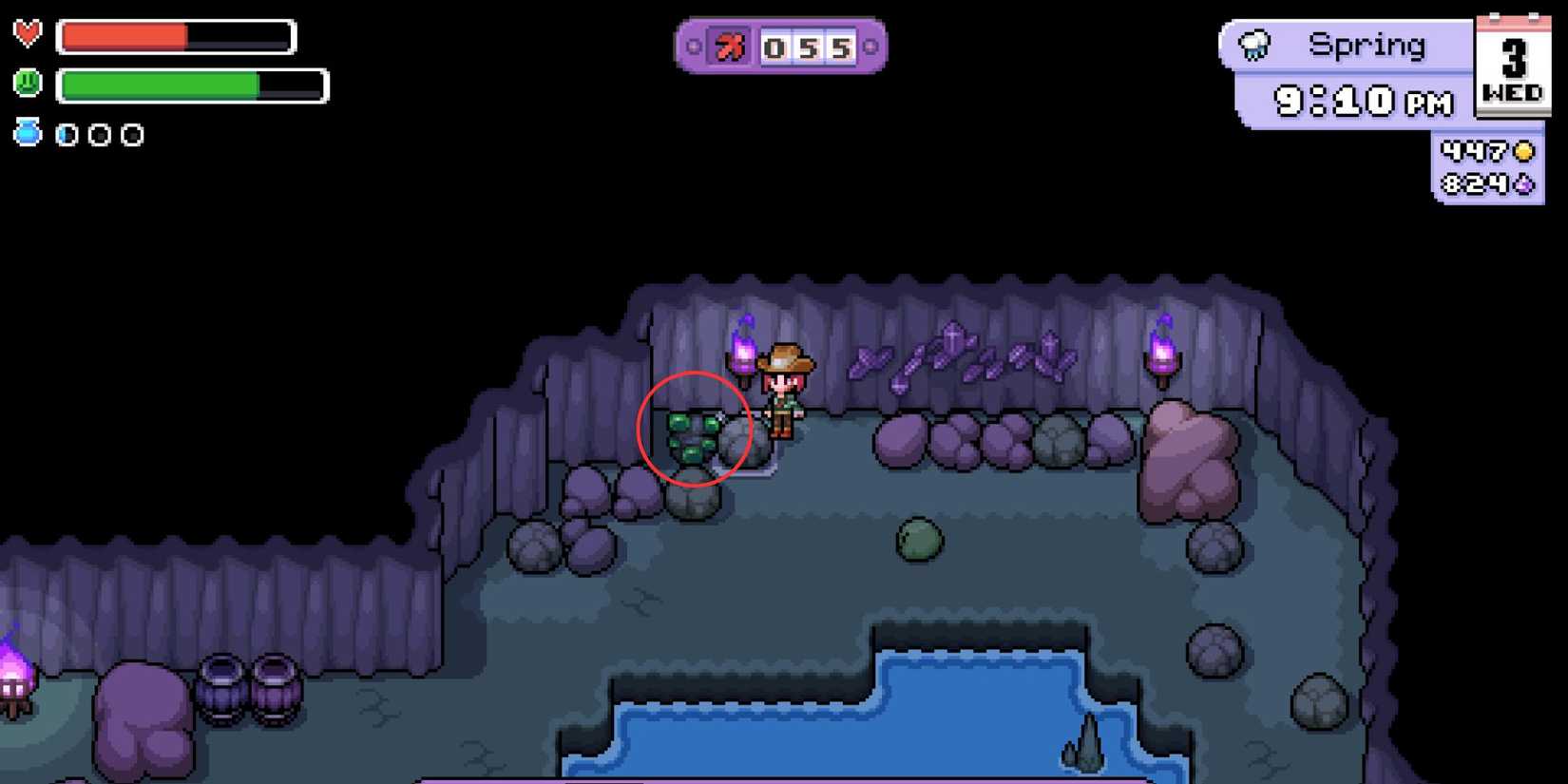This screenshot has width=1568, height=784.
Task: Click the rain cloud weather icon
Action: click(1254, 44)
